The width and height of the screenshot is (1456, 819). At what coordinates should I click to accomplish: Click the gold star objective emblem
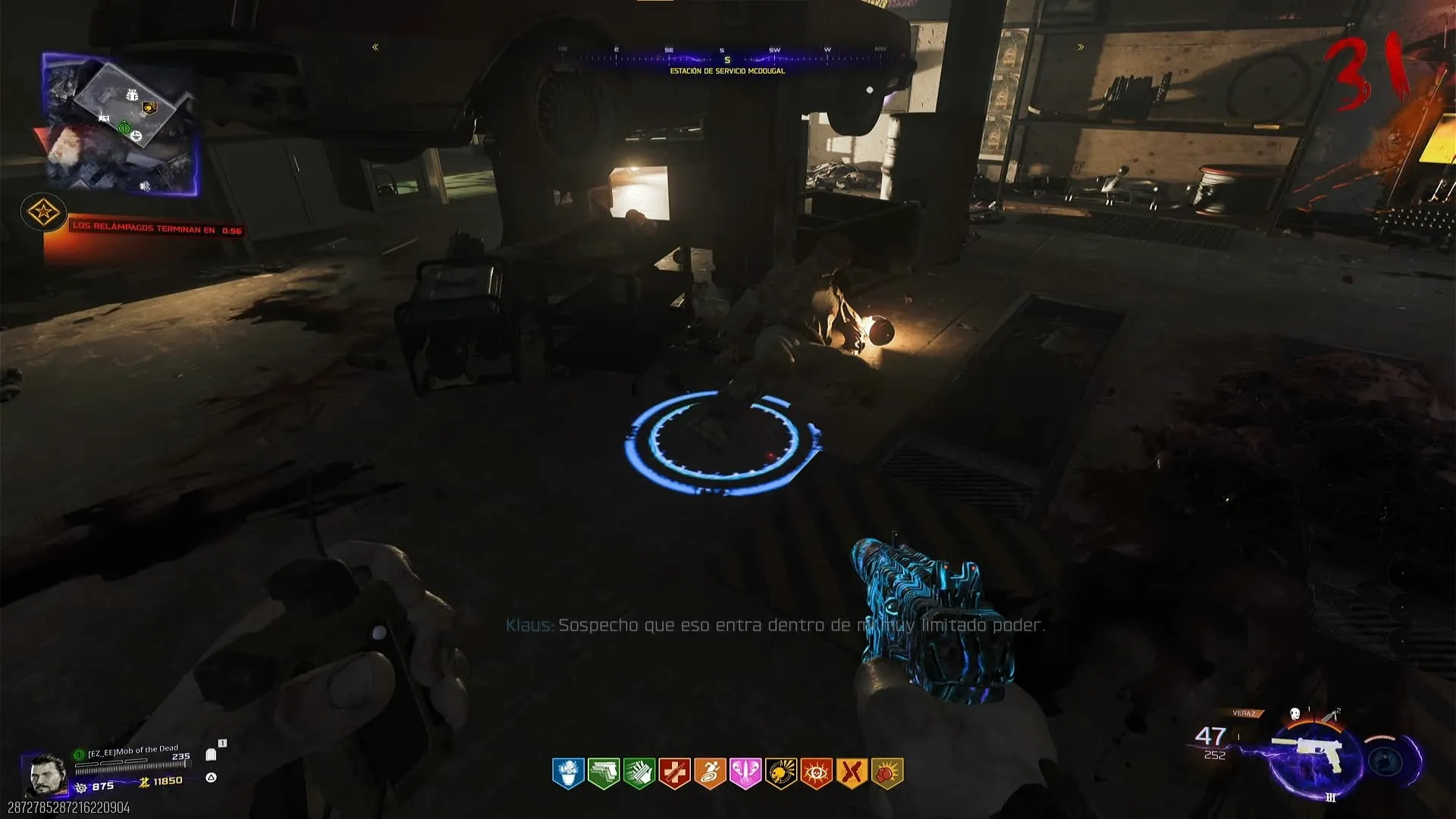[43, 212]
